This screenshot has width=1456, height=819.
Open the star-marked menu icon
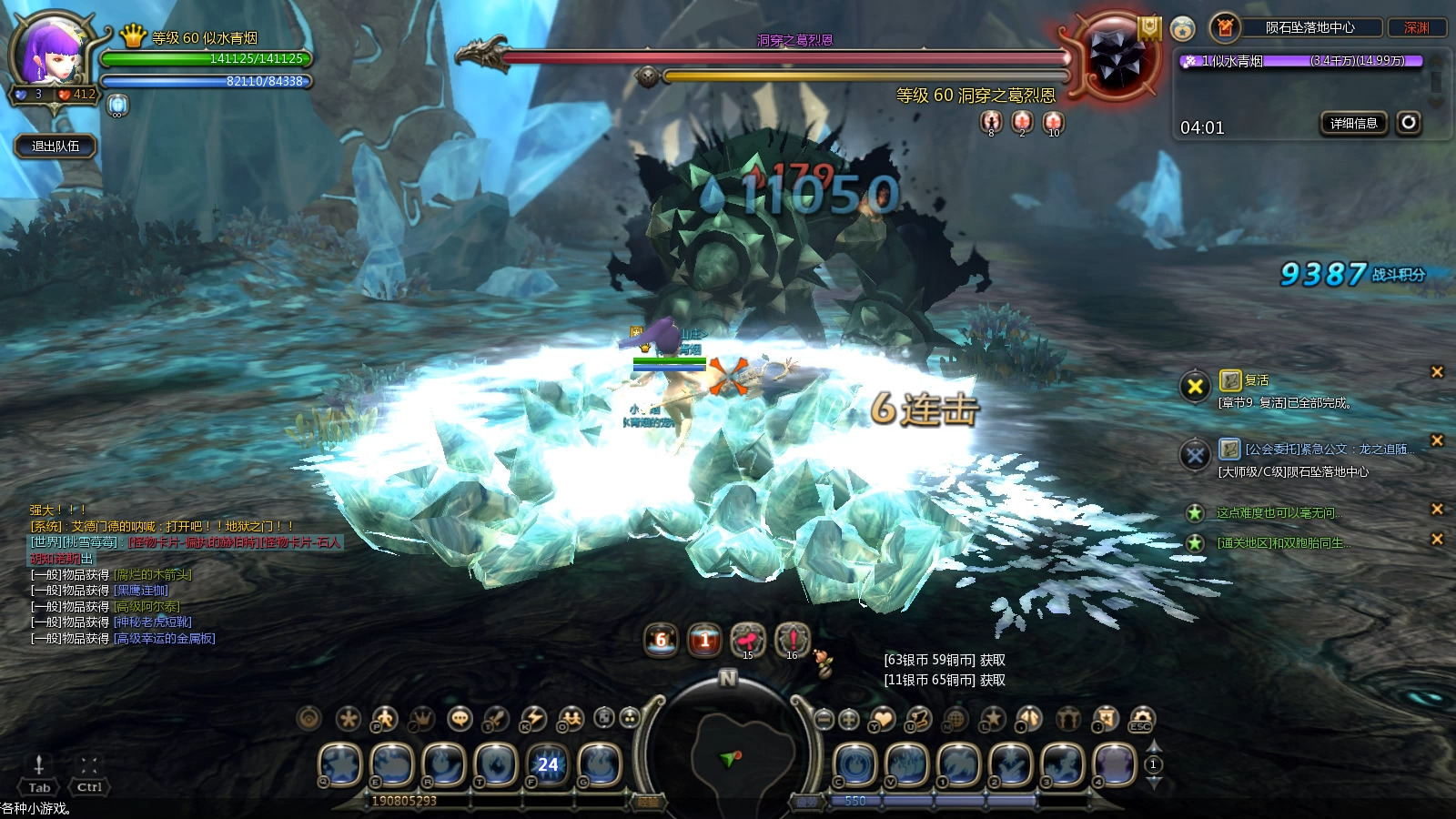992,719
